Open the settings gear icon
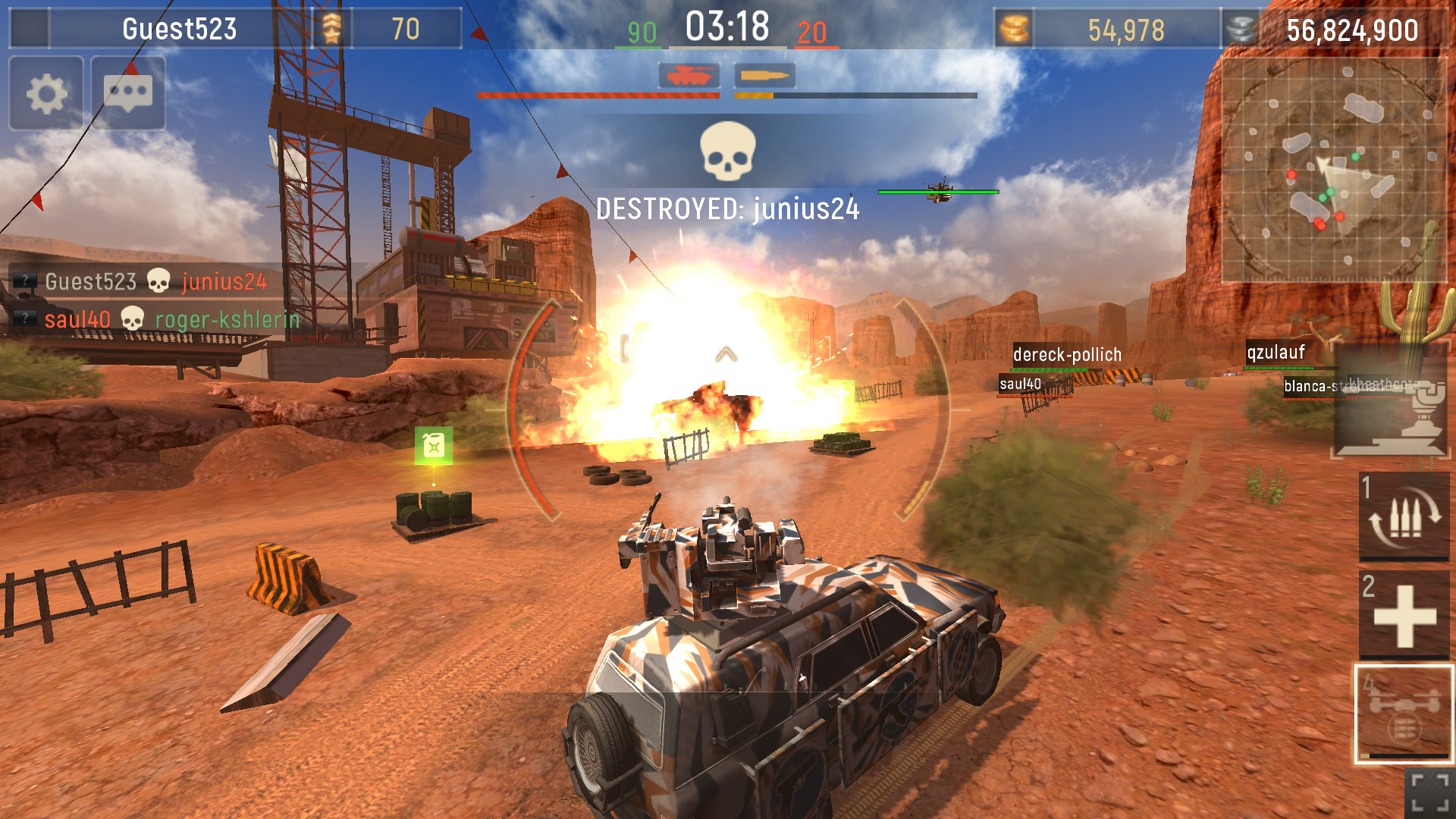Viewport: 1456px width, 819px height. point(45,95)
